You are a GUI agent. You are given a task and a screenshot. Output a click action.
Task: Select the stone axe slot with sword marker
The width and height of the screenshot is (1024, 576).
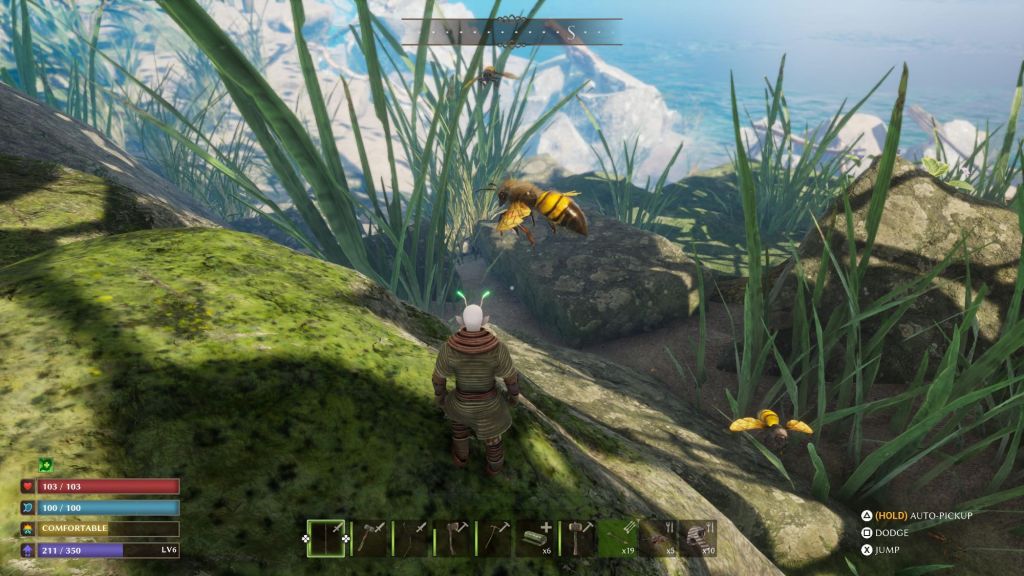point(369,538)
